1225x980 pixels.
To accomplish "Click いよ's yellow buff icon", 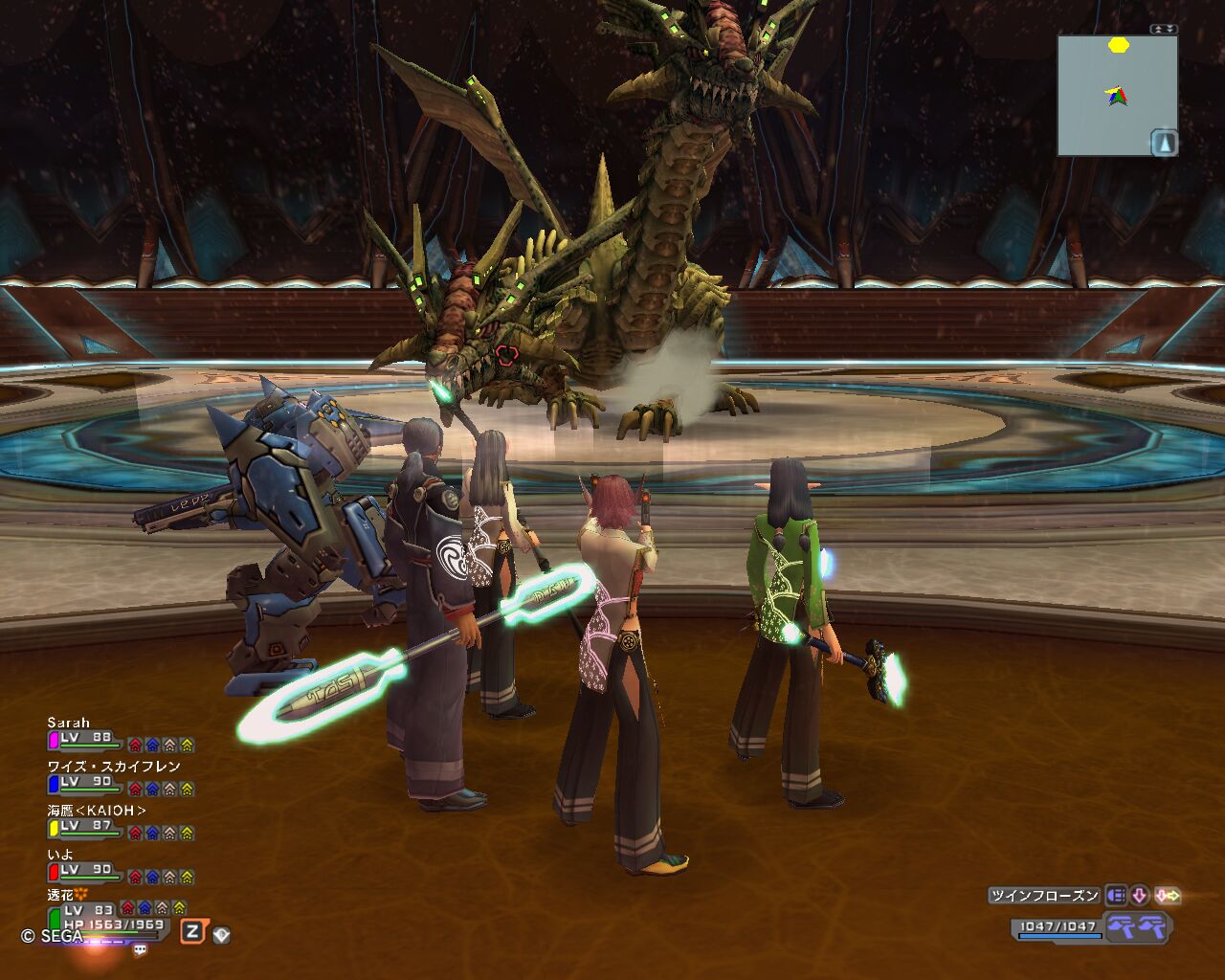I will coord(187,877).
